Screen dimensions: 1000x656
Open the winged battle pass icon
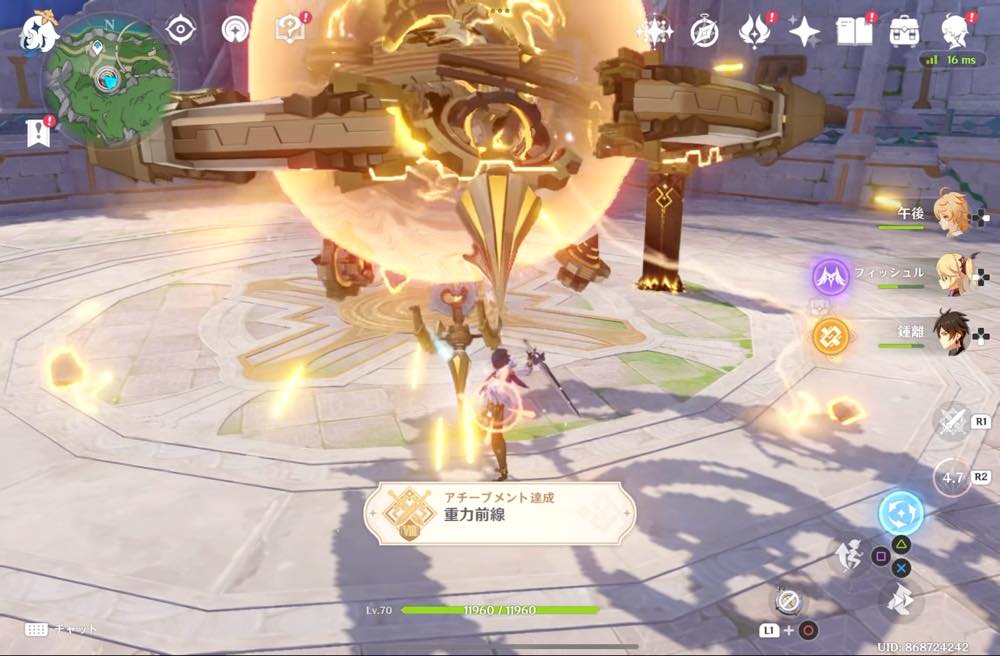click(x=753, y=32)
